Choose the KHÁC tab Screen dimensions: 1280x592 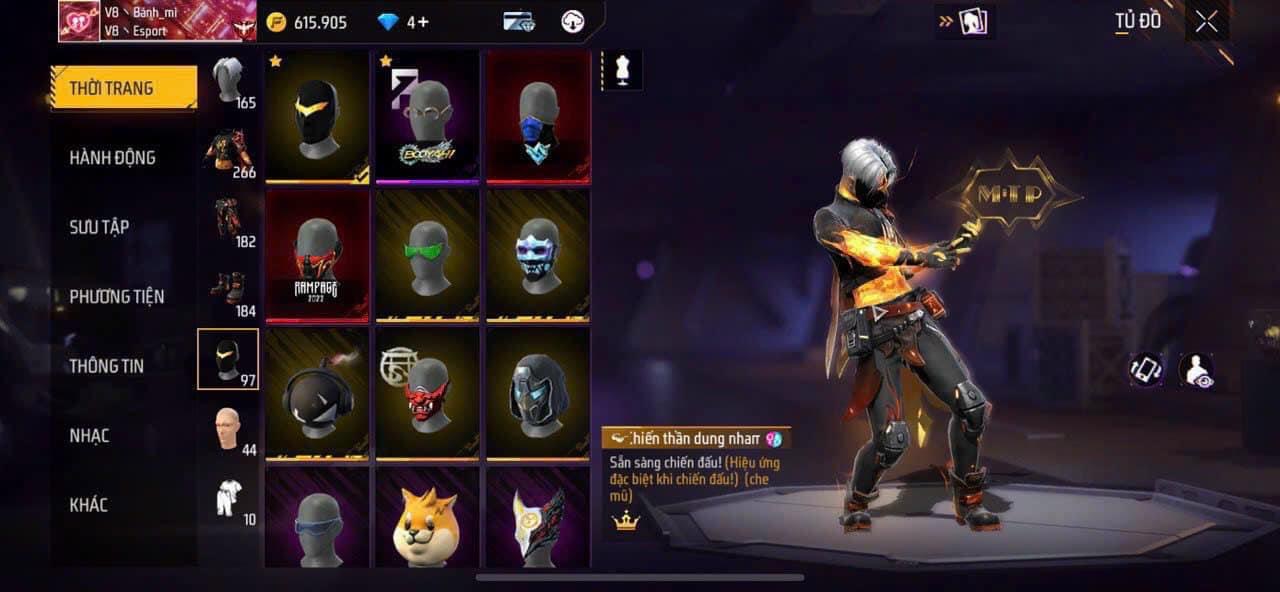pos(88,505)
